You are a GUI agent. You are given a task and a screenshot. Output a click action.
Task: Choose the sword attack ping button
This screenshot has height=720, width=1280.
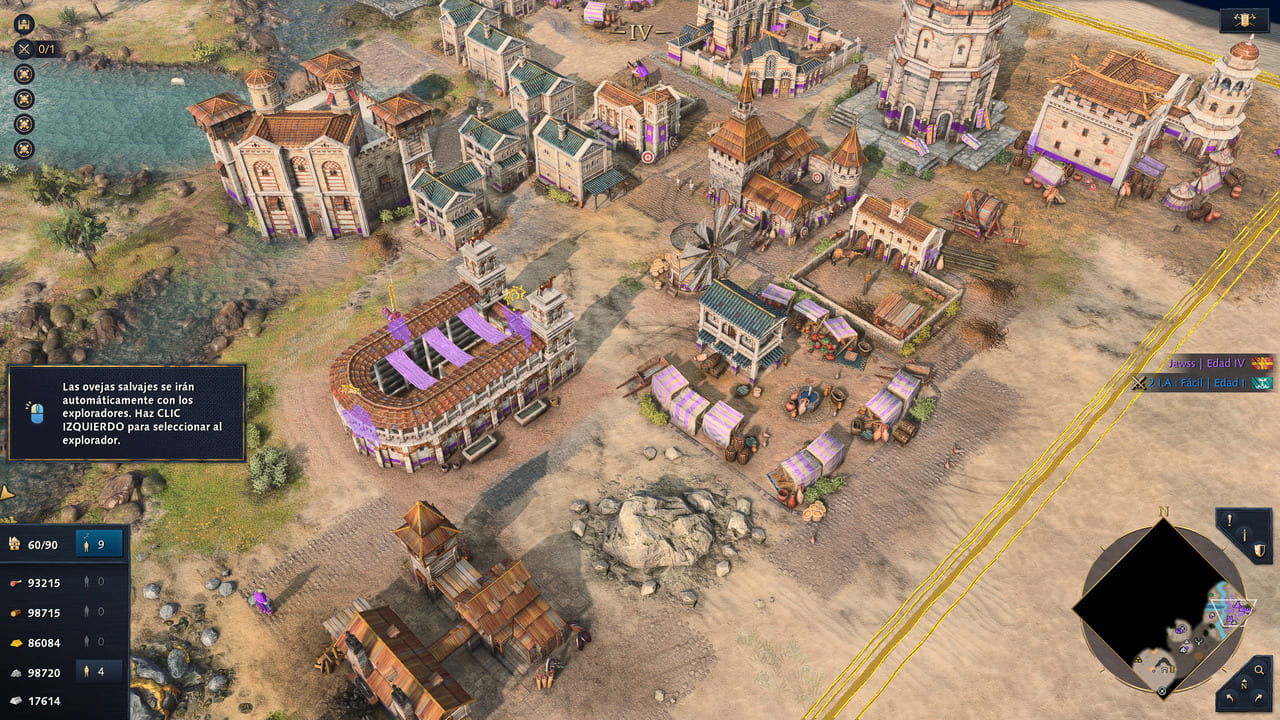(x=1245, y=537)
